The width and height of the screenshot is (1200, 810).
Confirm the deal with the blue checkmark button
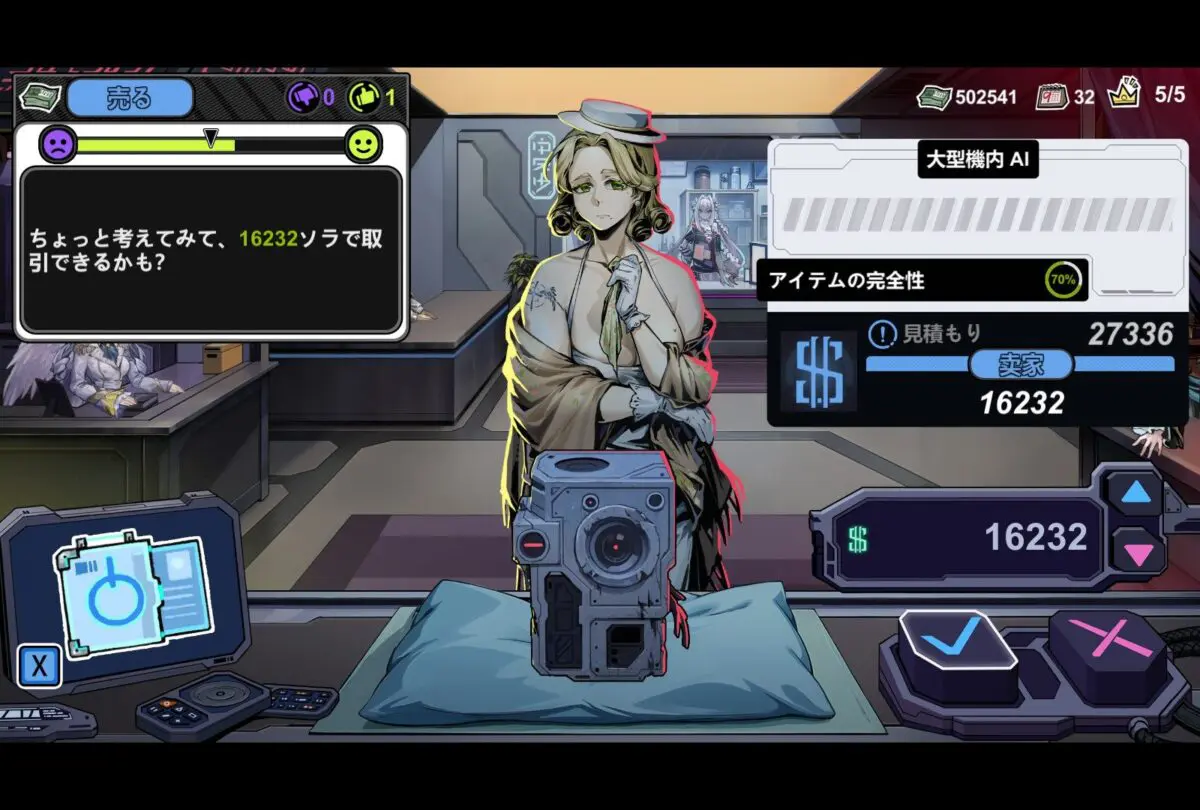pyautogui.click(x=955, y=641)
